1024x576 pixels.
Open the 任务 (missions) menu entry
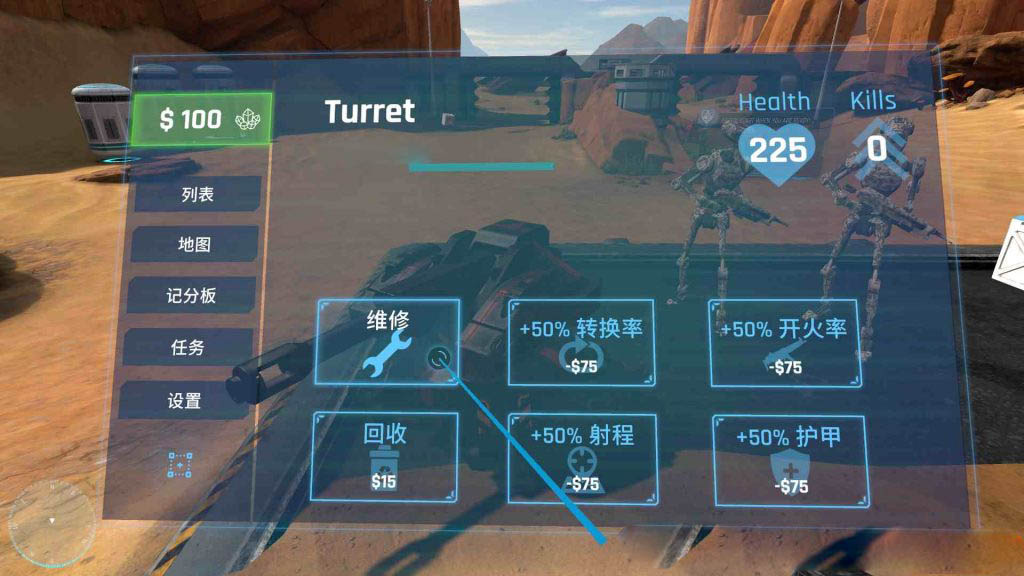187,347
